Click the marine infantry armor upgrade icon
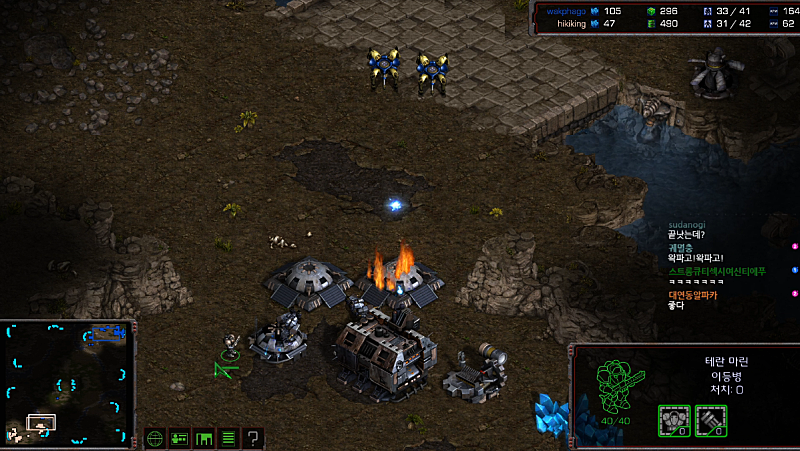 672,420
